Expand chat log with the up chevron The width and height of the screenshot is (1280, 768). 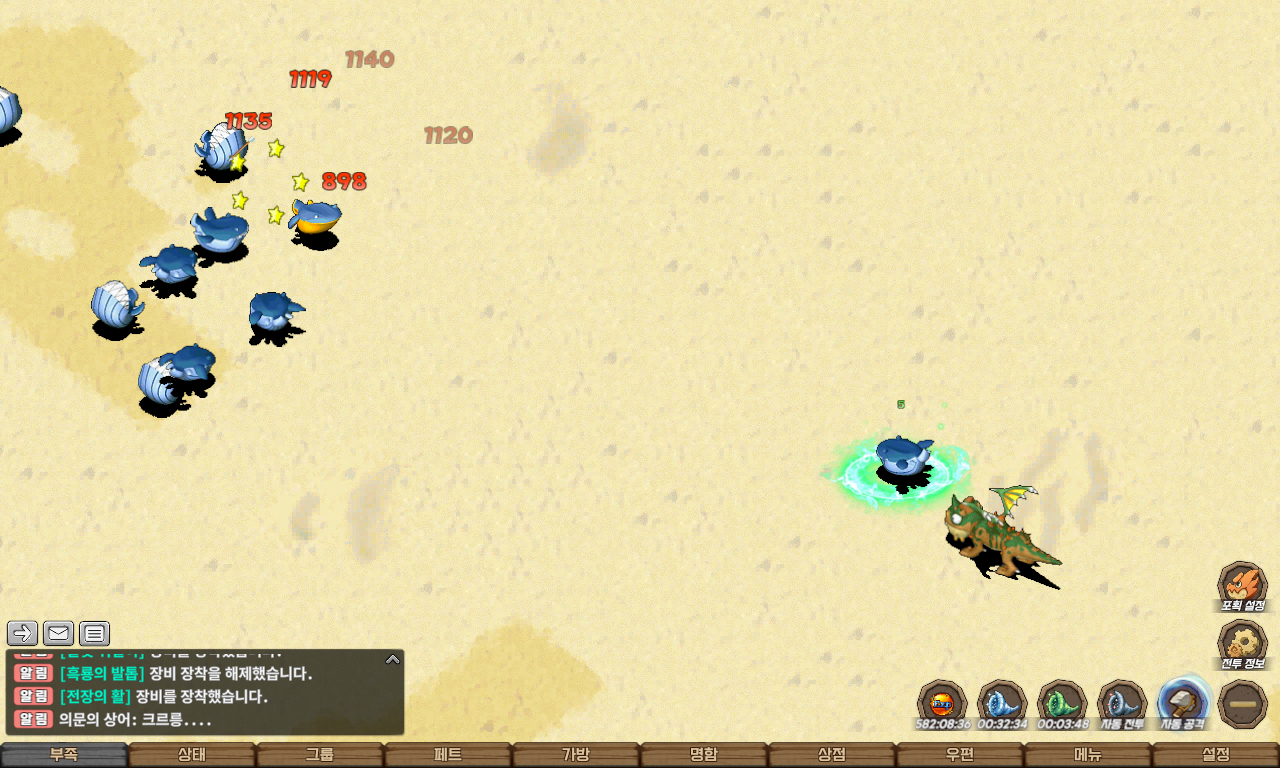tap(393, 659)
